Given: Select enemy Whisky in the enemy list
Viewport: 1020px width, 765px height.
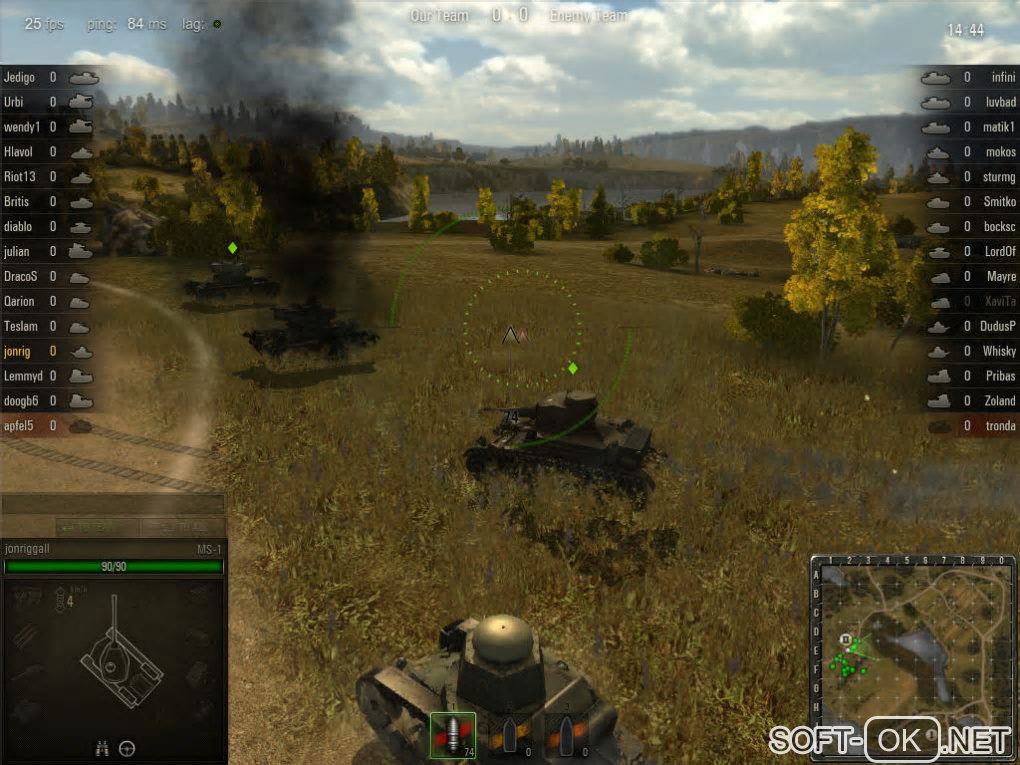Looking at the screenshot, I should 998,351.
